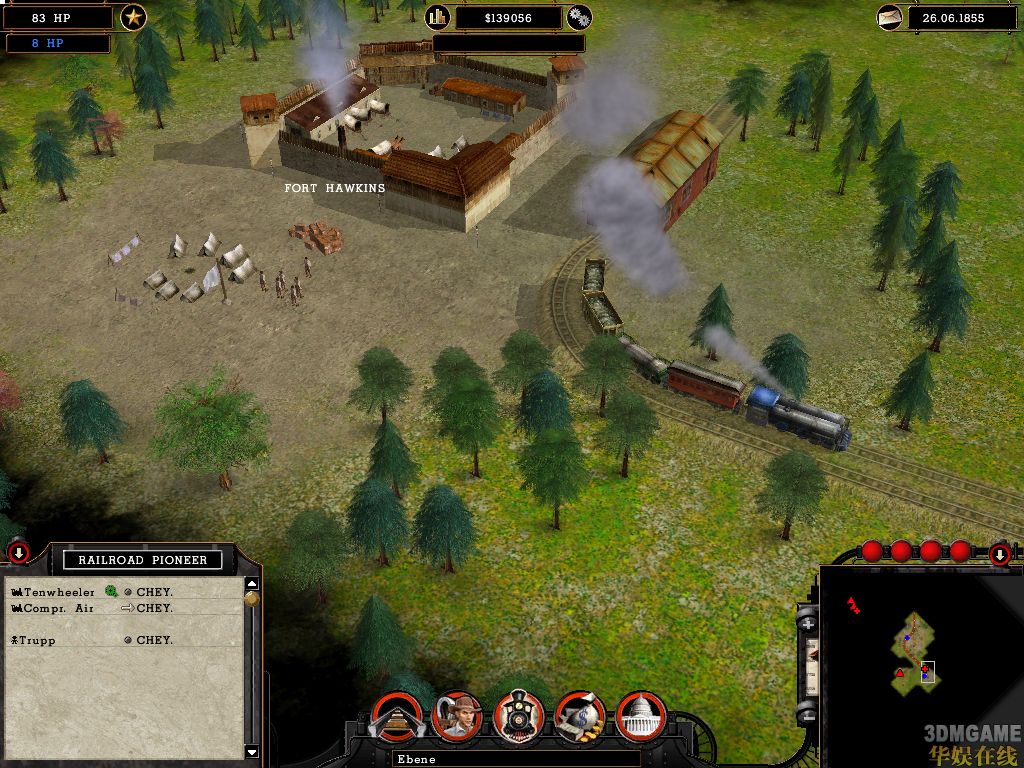This screenshot has height=768, width=1024.
Task: Click the gold star icon beside HP
Action: coord(133,17)
